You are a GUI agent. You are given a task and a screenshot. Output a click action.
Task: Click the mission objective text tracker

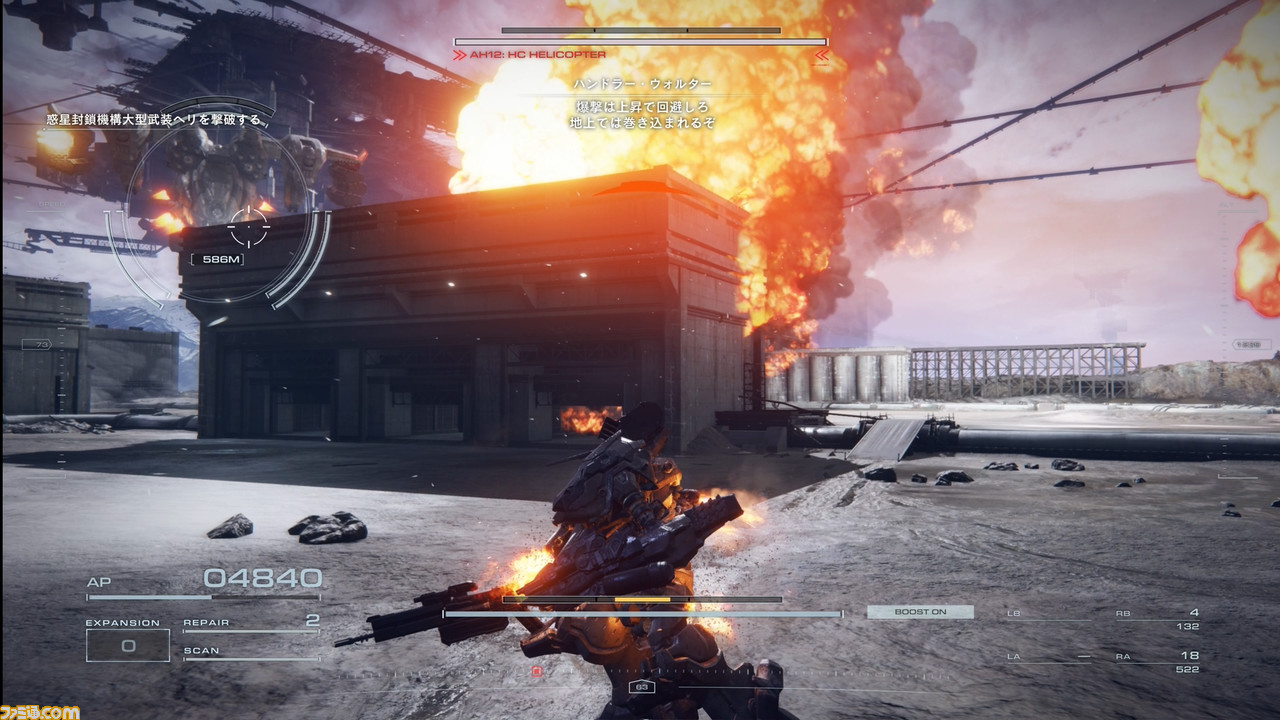158,120
